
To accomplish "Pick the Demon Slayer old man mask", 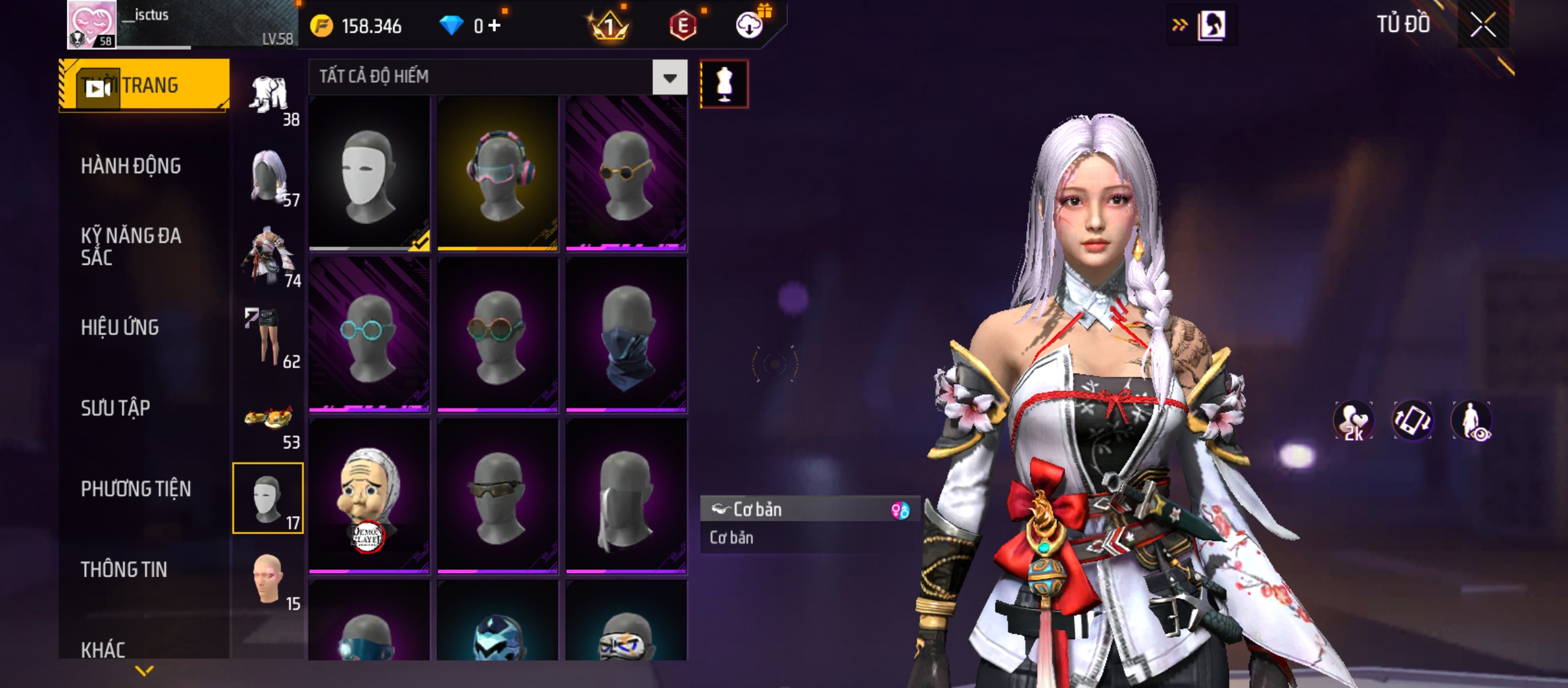I will coord(369,496).
